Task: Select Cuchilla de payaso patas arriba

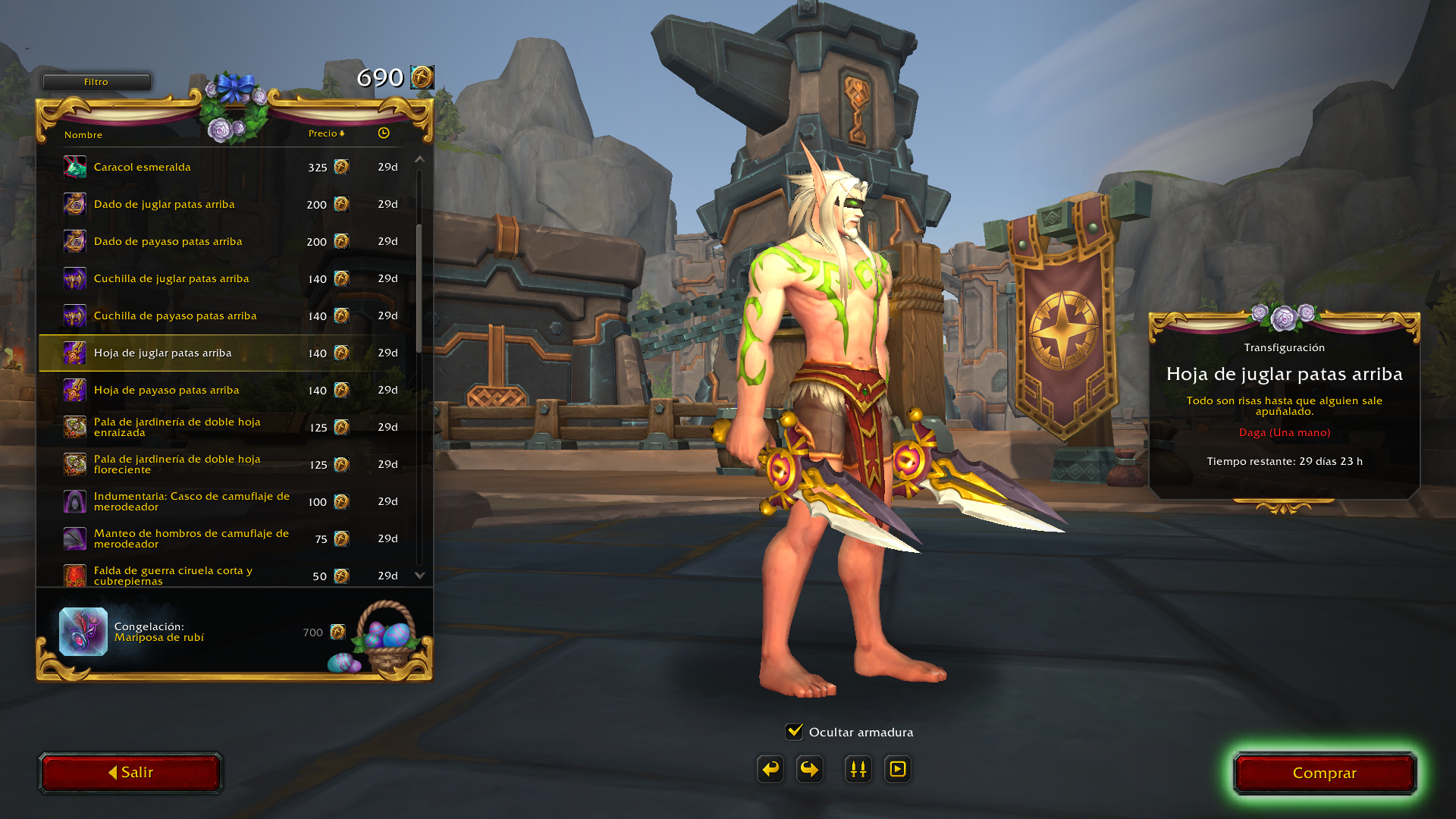Action: coord(175,315)
